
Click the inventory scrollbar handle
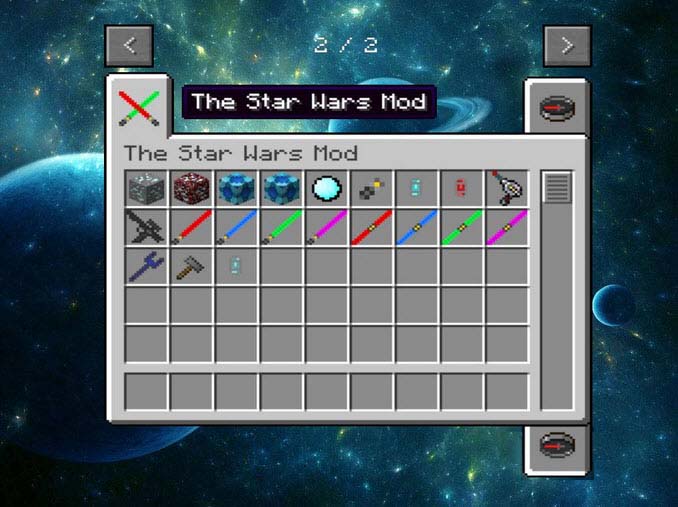coord(557,187)
